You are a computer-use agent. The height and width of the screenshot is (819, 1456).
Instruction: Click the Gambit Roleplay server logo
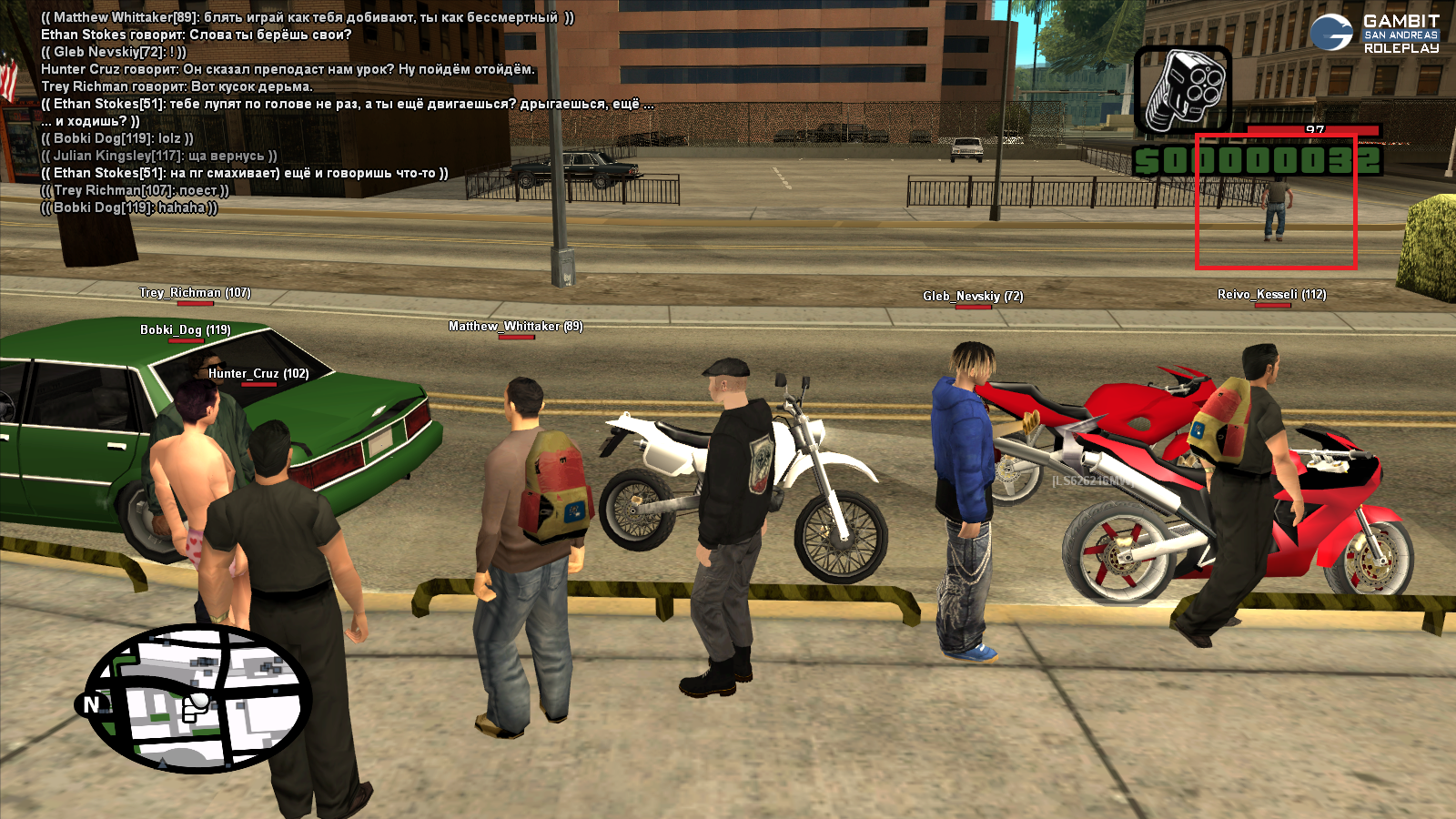pos(1375,34)
